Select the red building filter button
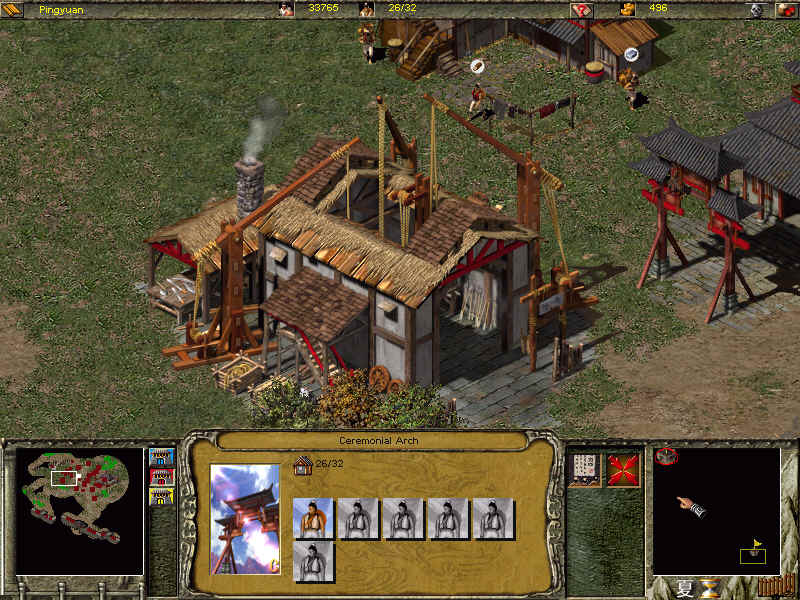 coord(161,477)
